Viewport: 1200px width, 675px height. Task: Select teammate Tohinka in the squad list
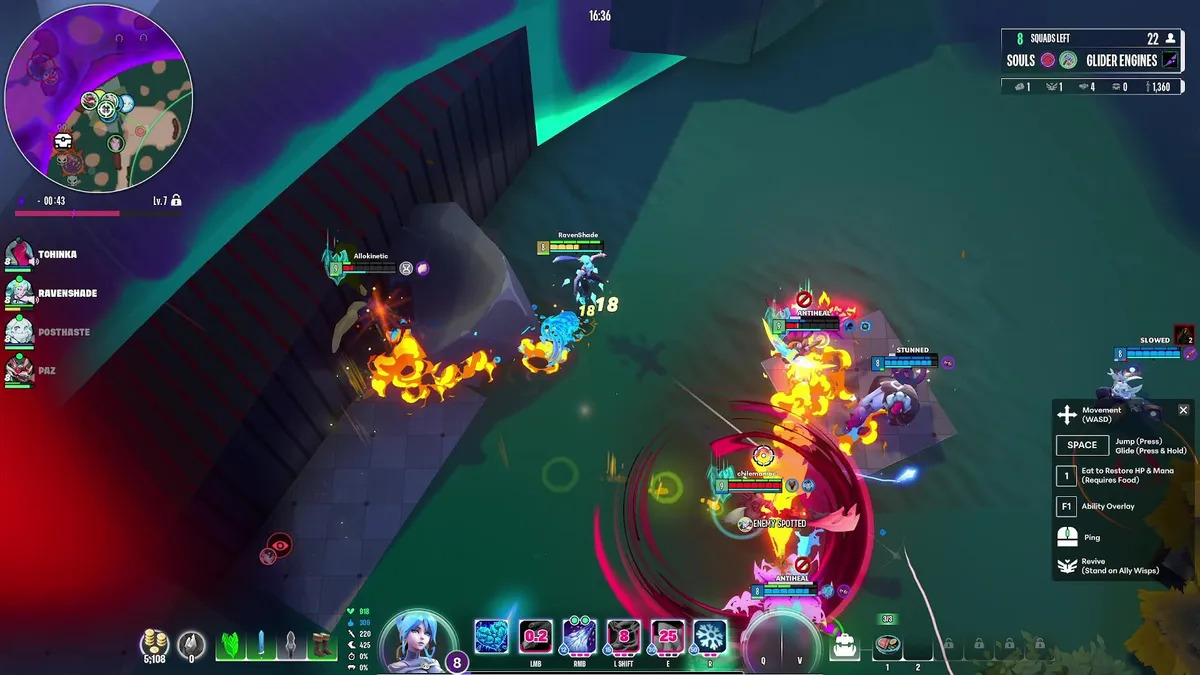(21, 255)
